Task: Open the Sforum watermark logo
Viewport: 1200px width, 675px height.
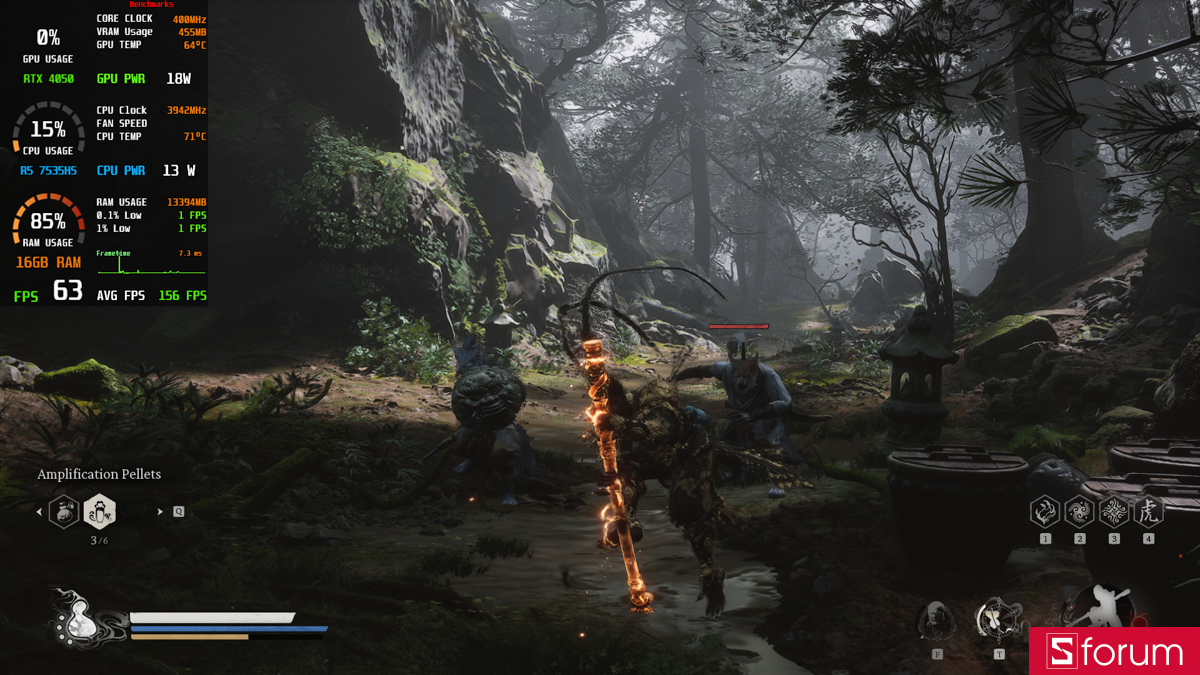Action: click(1114, 652)
